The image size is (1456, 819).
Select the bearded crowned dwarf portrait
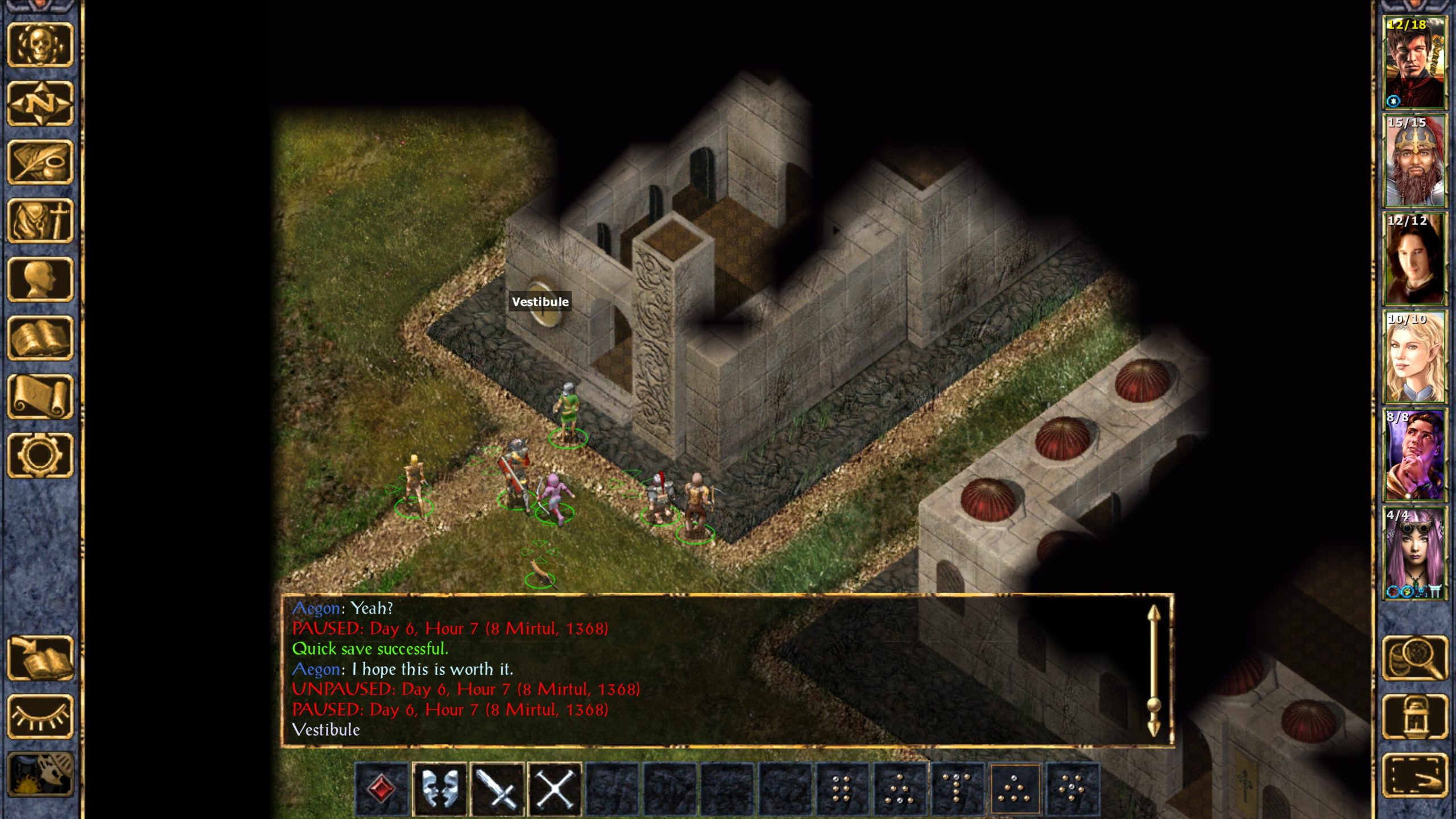click(1414, 161)
